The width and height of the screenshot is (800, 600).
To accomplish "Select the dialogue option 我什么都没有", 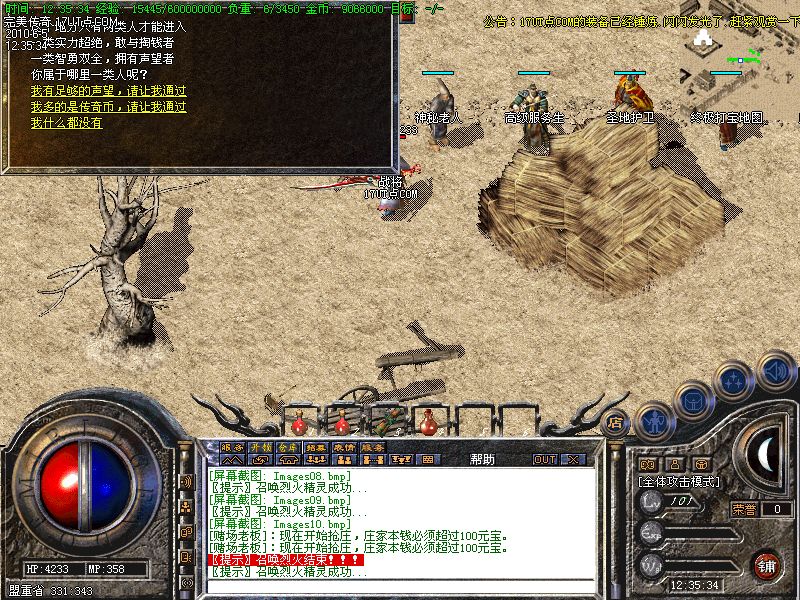I will 66,123.
